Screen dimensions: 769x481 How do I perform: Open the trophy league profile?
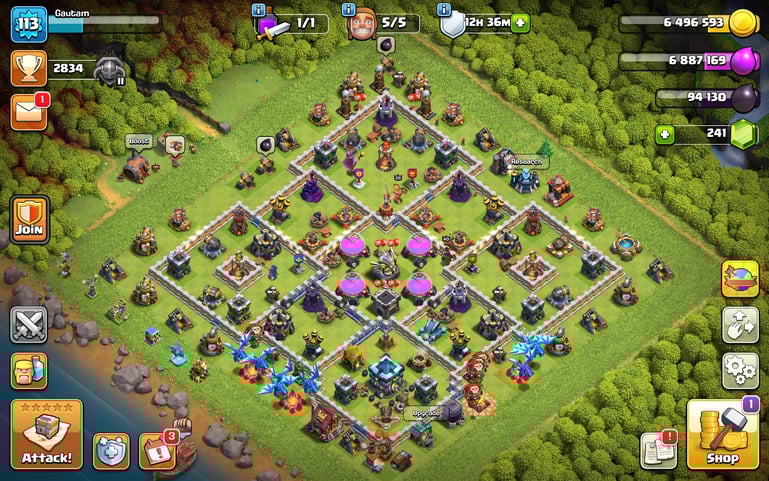[29, 67]
